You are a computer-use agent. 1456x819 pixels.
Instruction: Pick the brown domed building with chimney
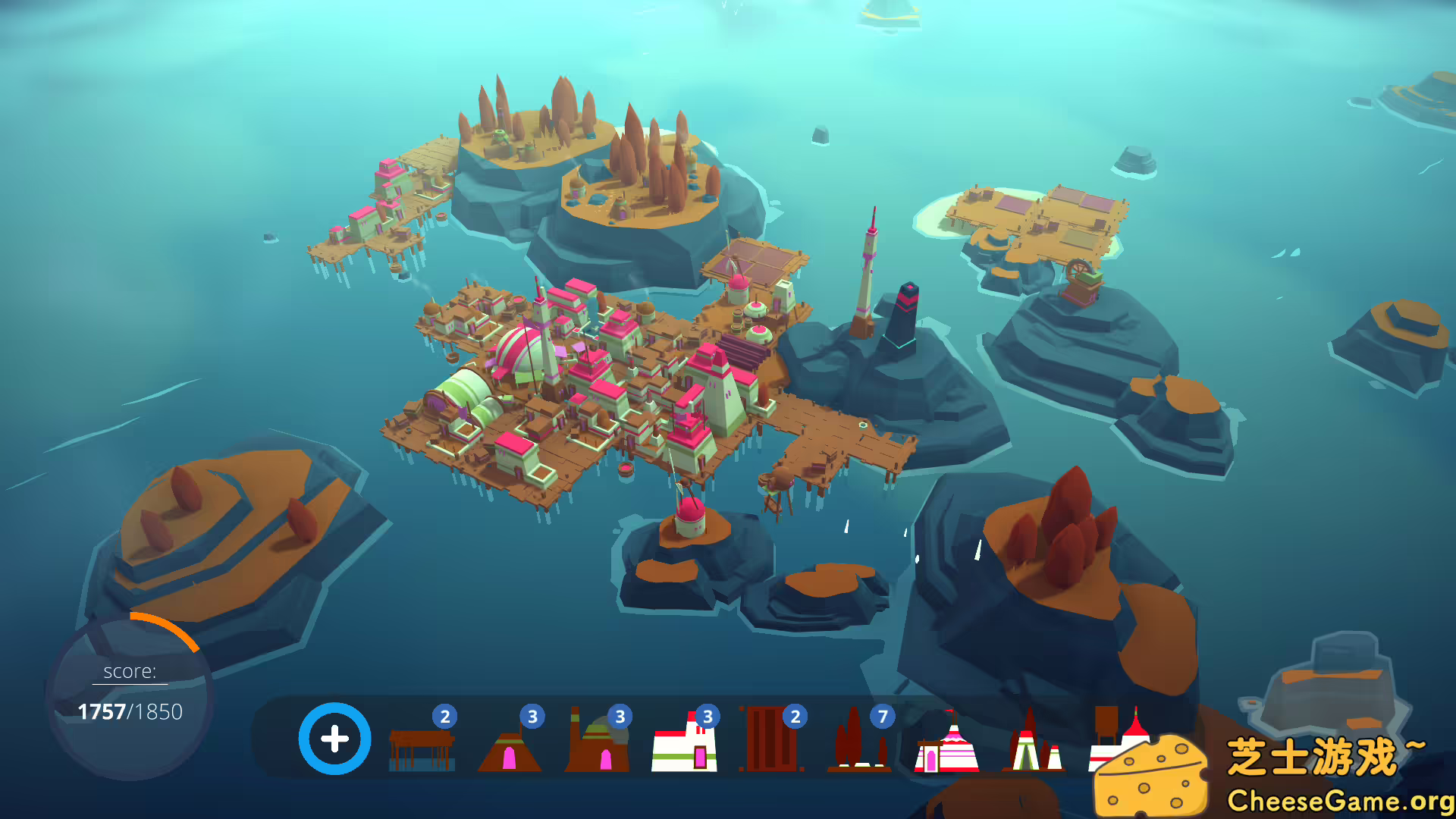click(x=597, y=743)
